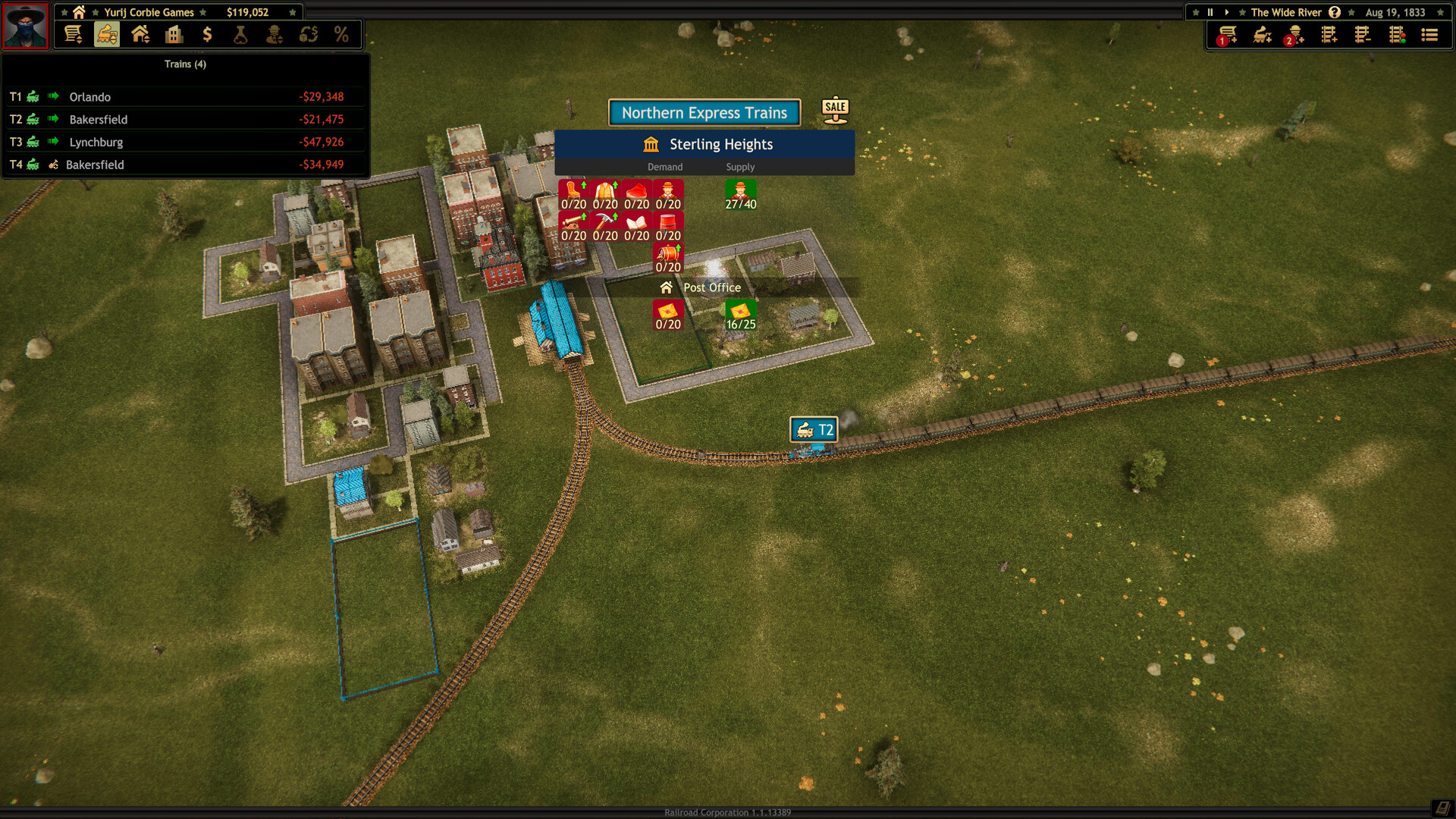
Task: Click the Northern Express Trains nameplate
Action: (x=704, y=112)
